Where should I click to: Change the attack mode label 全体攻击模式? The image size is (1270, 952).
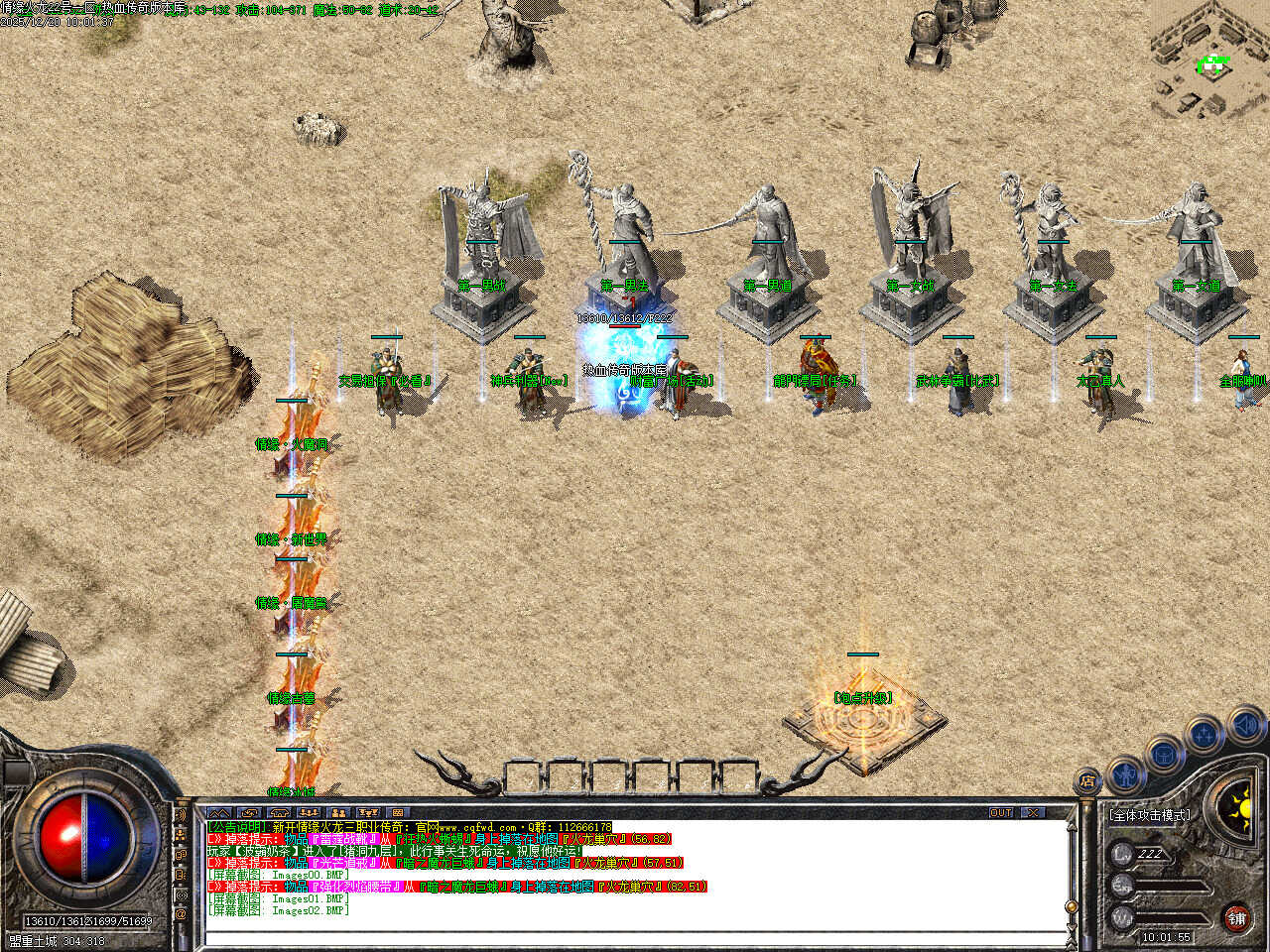click(1149, 815)
